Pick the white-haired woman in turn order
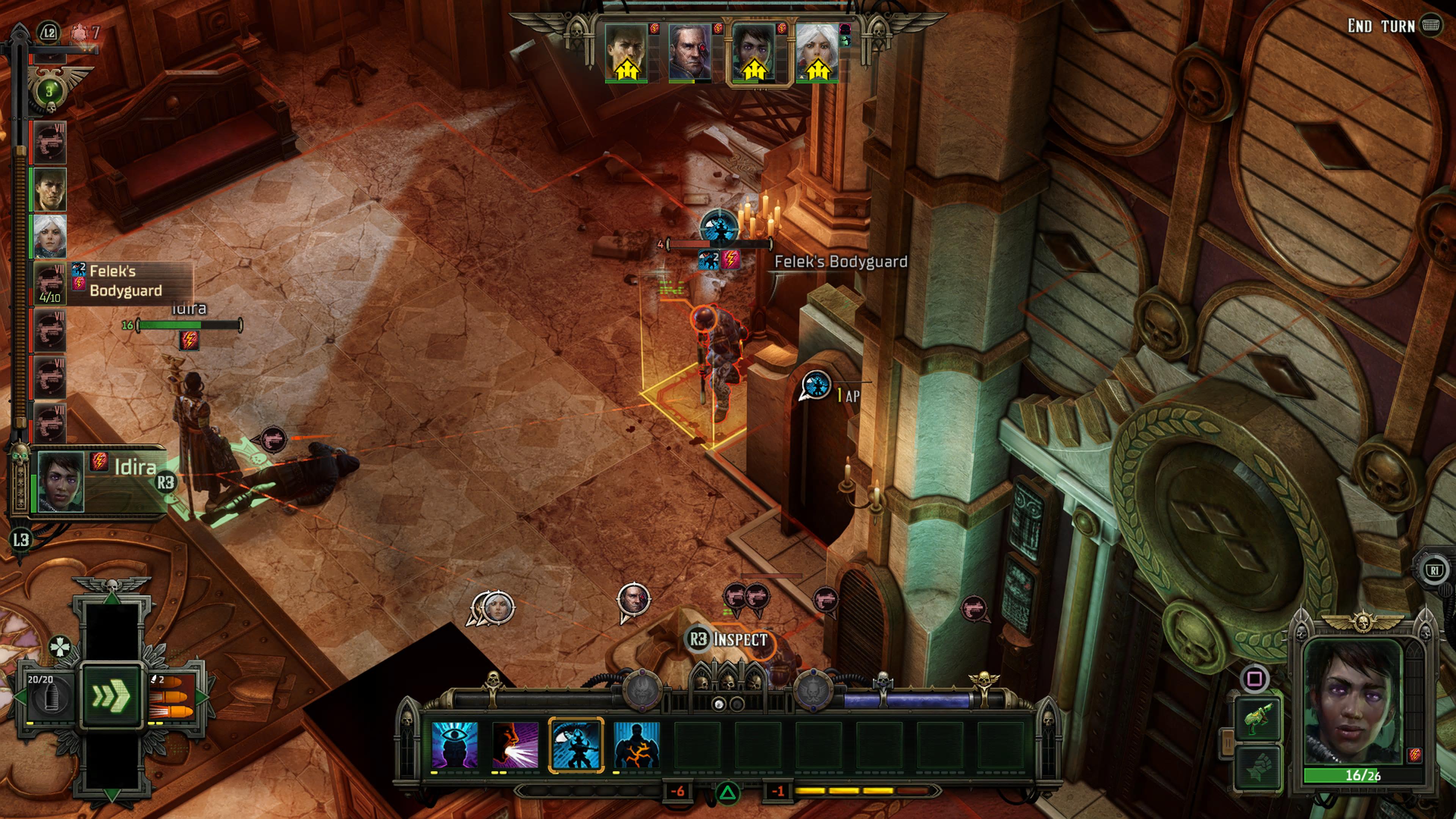Screen dimensions: 1456x819 point(50,236)
